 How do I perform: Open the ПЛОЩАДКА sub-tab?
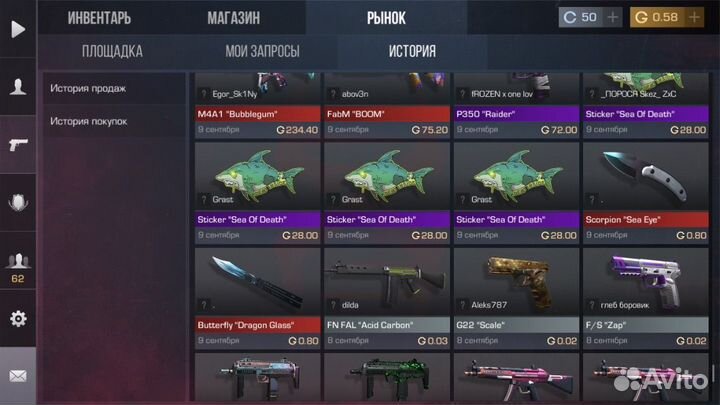point(112,51)
